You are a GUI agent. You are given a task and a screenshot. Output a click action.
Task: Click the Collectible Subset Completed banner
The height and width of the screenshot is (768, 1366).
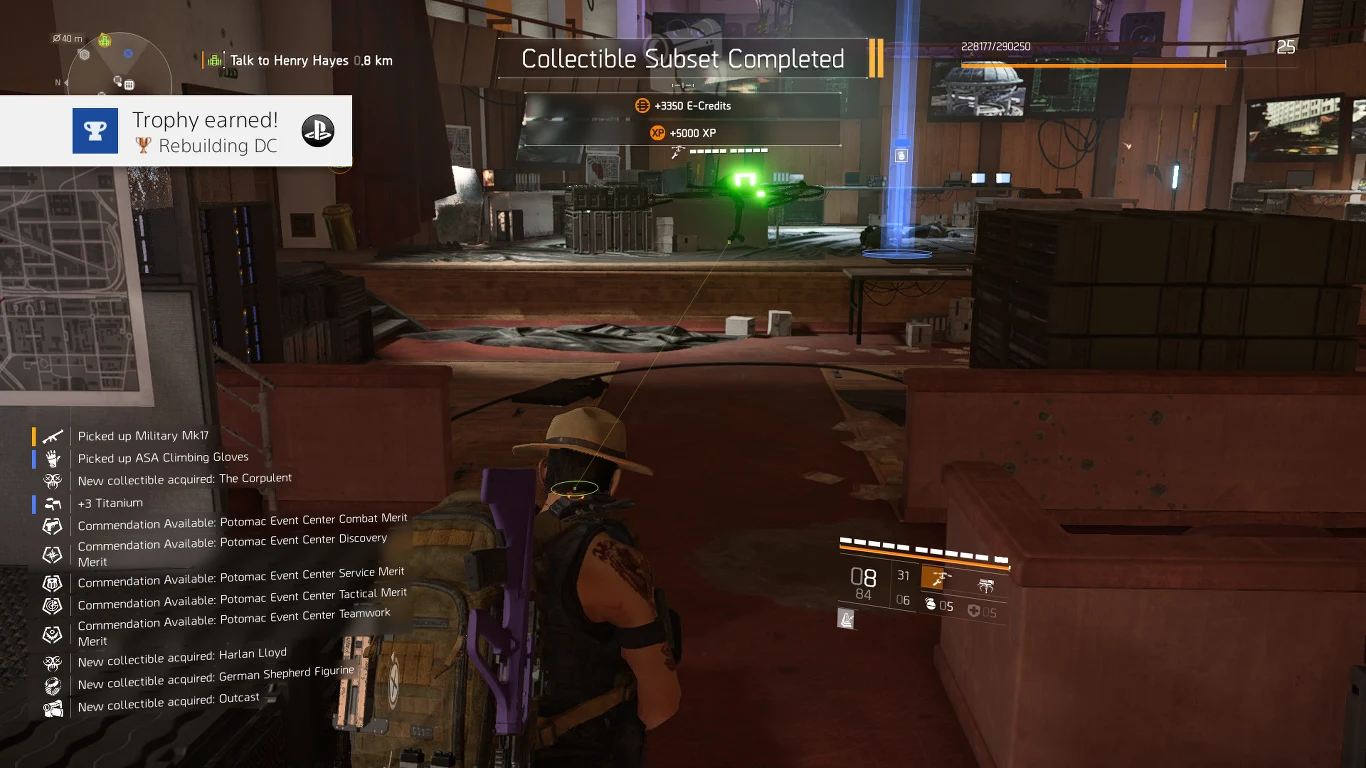pyautogui.click(x=682, y=59)
